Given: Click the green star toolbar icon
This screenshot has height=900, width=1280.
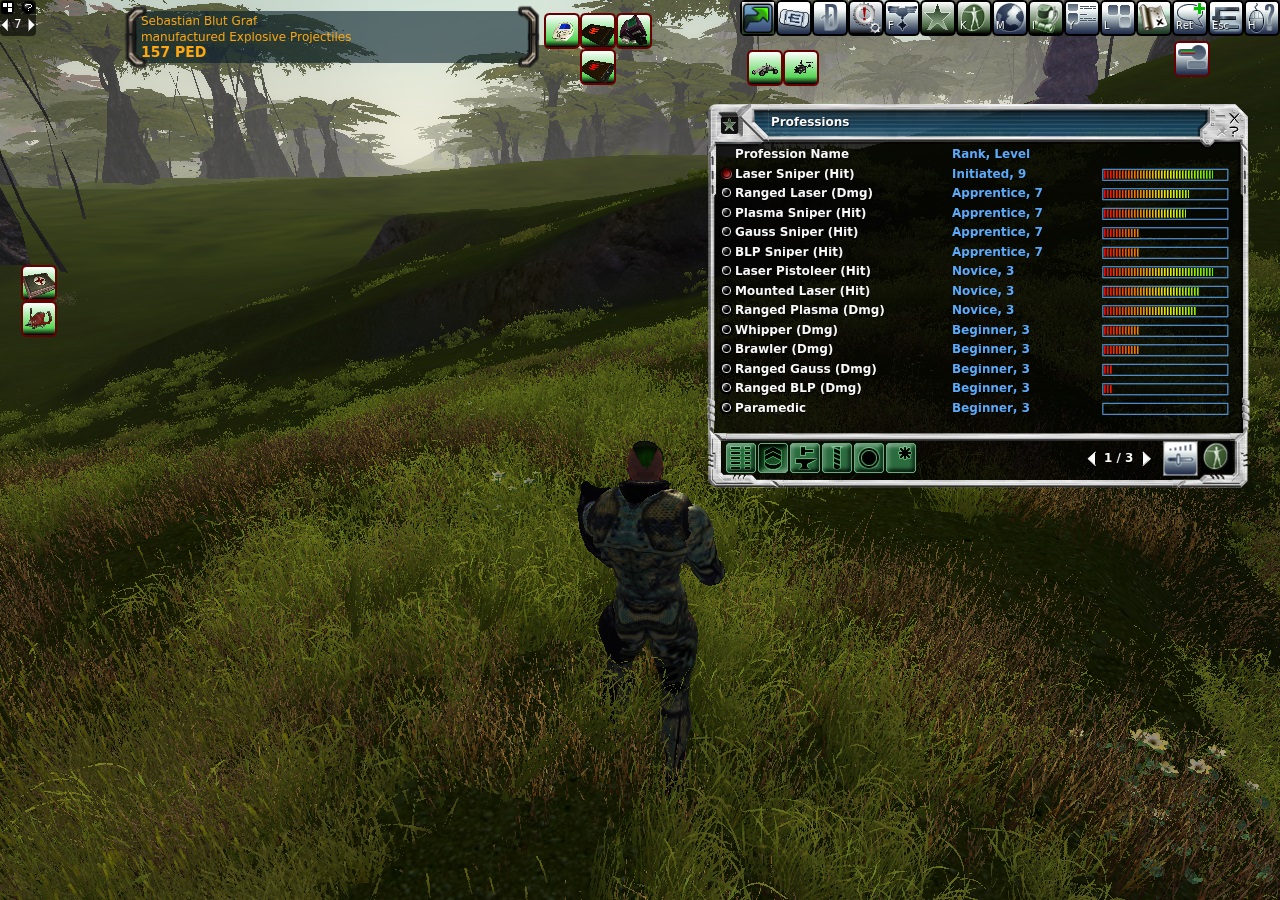Looking at the screenshot, I should (938, 17).
